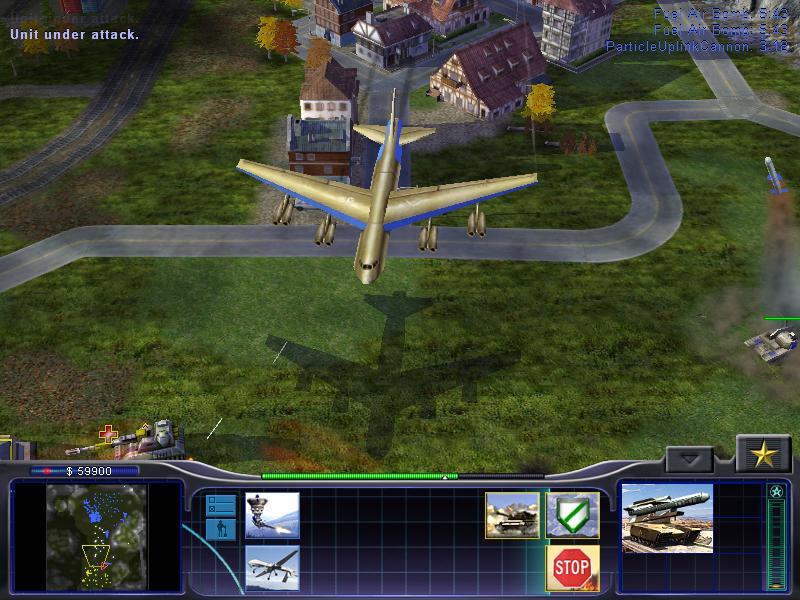Build the scout drone upgrade
The width and height of the screenshot is (800, 600).
click(x=272, y=515)
